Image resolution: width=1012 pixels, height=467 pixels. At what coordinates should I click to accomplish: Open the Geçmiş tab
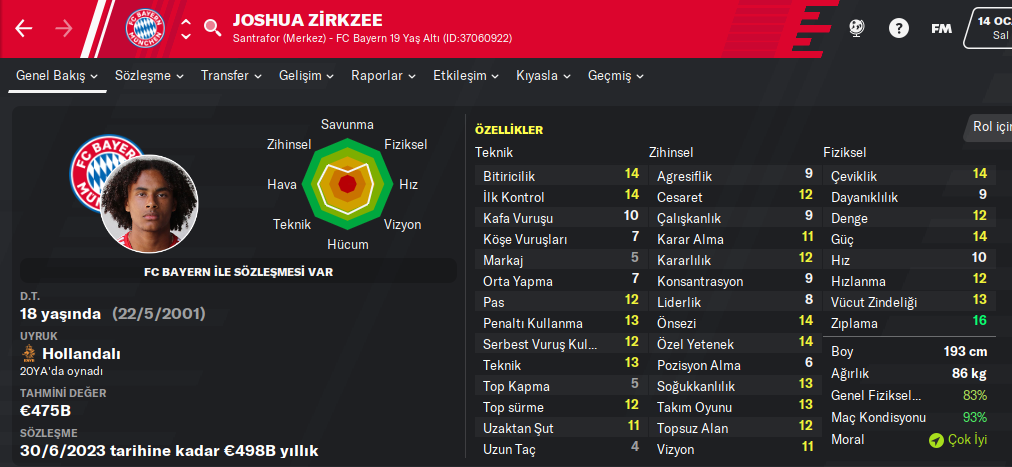tap(616, 76)
